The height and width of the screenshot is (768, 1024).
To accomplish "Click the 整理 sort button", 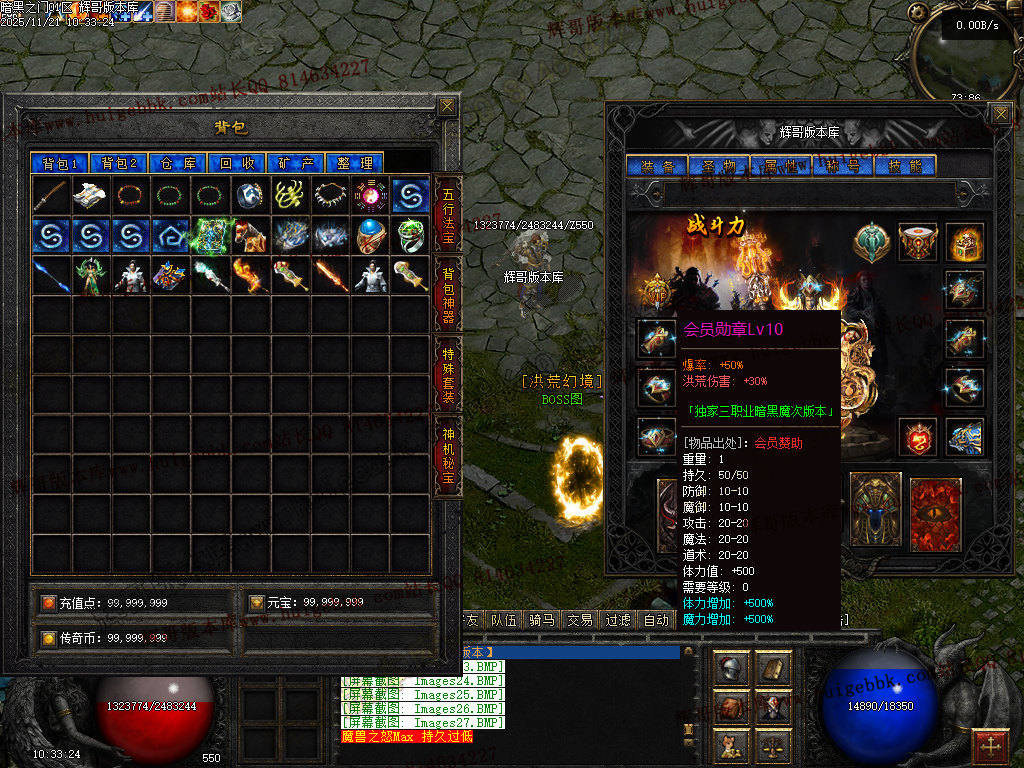I will coord(355,163).
